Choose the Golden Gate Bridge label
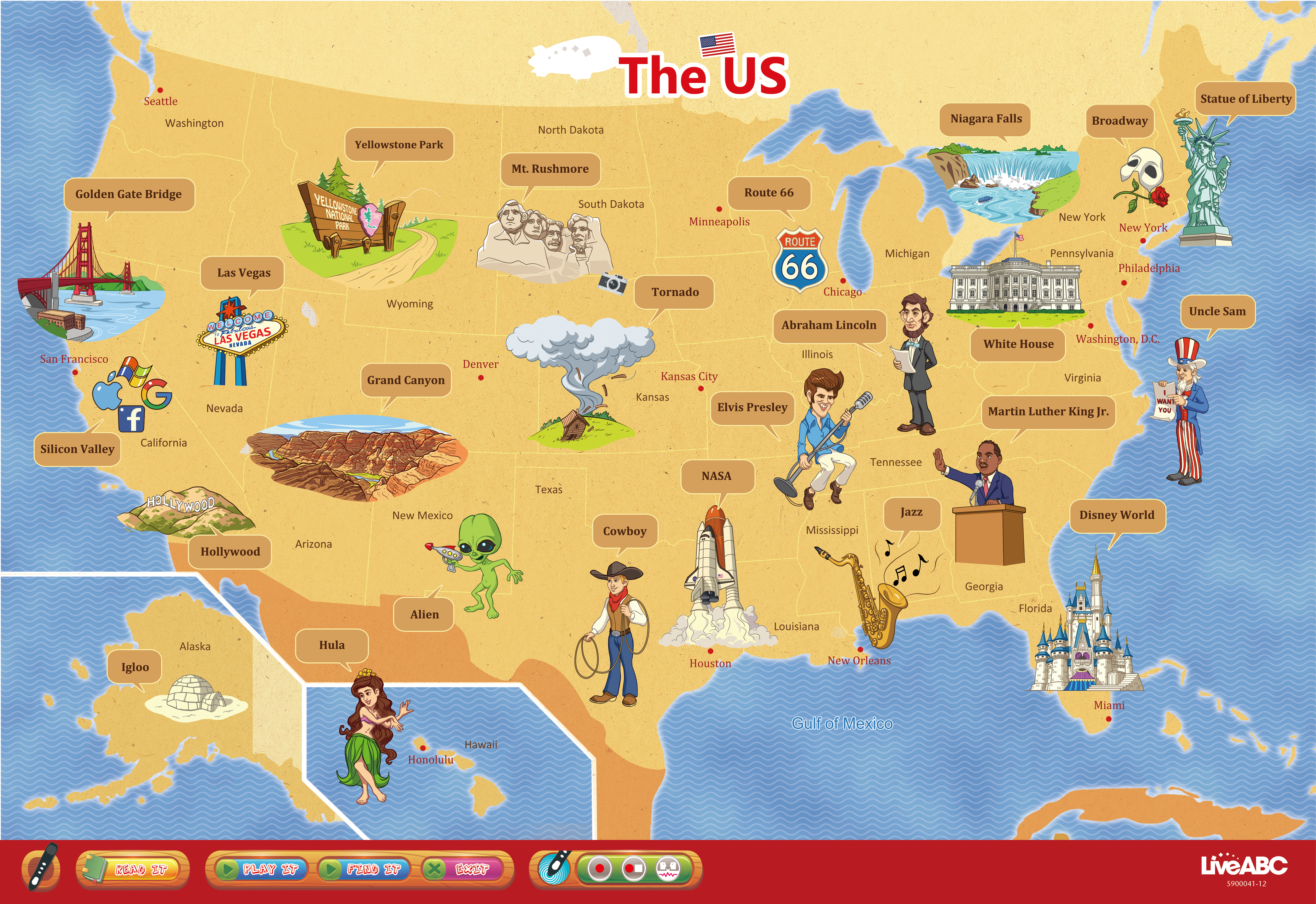The height and width of the screenshot is (904, 1316). point(129,194)
